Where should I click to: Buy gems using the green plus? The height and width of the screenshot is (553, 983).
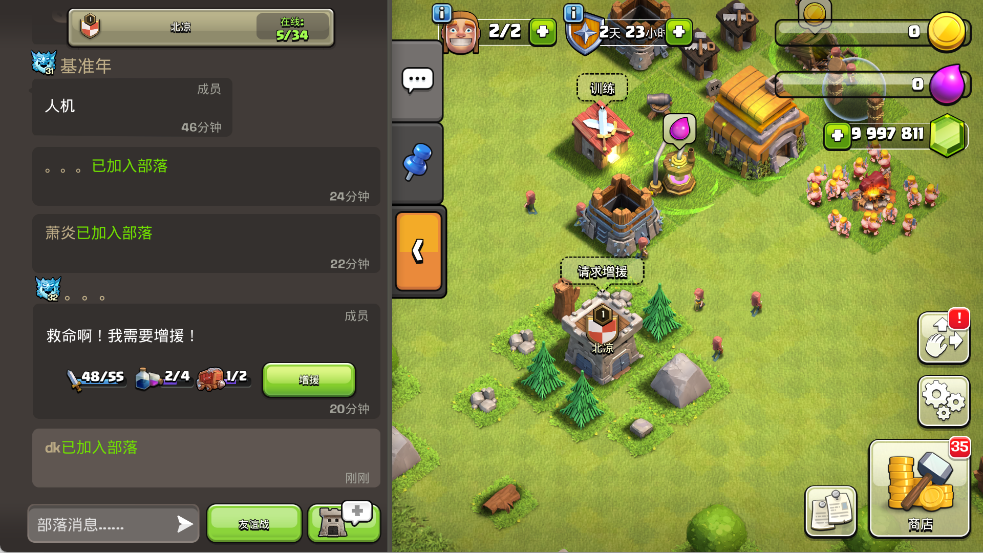click(x=837, y=135)
